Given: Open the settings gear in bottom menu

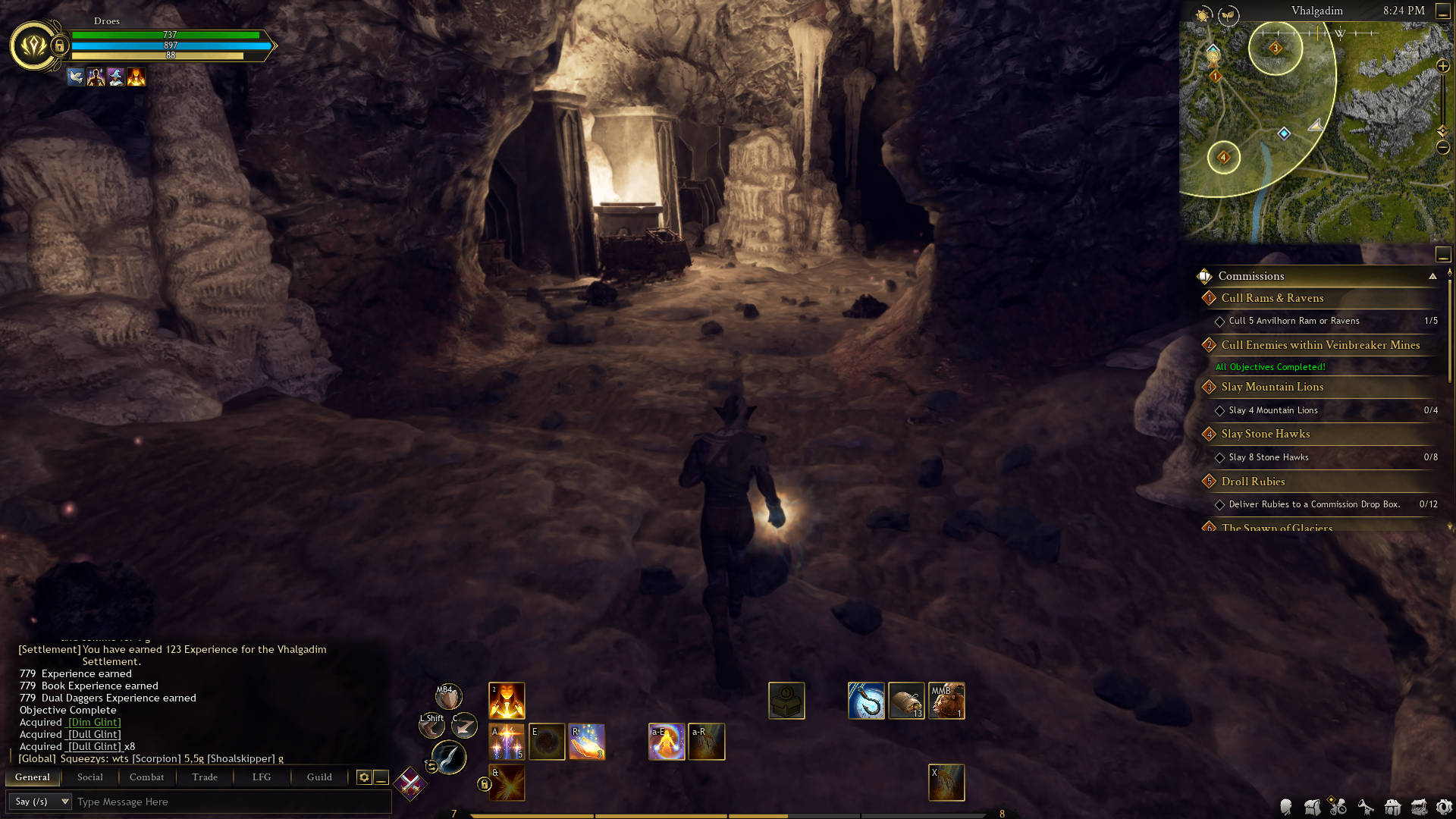Looking at the screenshot, I should [1444, 807].
